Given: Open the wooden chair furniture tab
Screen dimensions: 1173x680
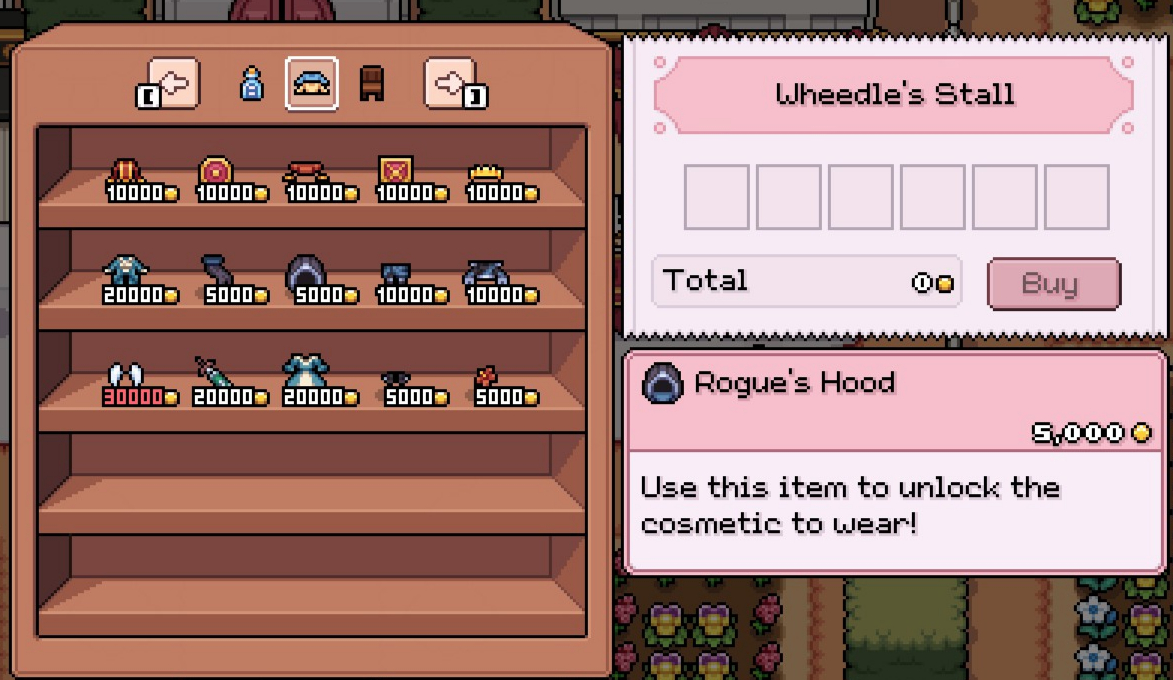Looking at the screenshot, I should pyautogui.click(x=372, y=84).
